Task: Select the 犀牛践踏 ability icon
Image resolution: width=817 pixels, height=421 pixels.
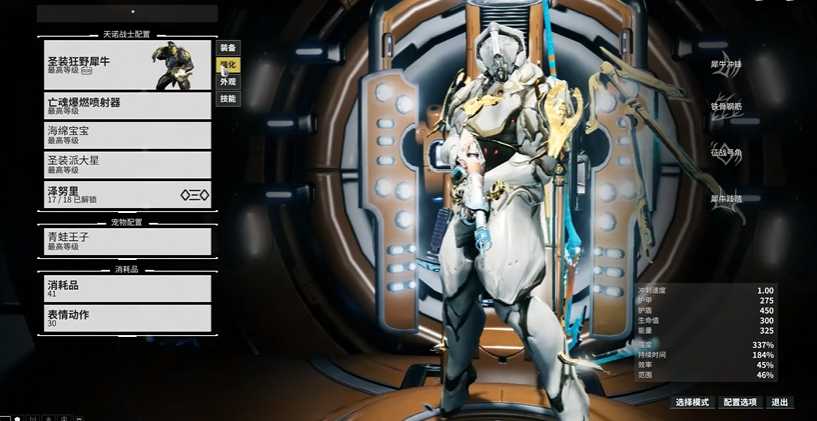Action: (728, 199)
